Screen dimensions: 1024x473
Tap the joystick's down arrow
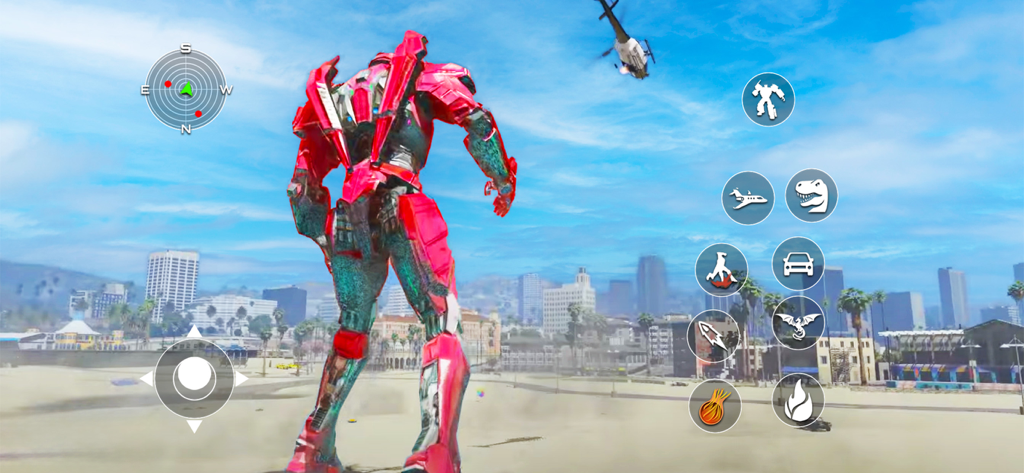click(x=194, y=427)
